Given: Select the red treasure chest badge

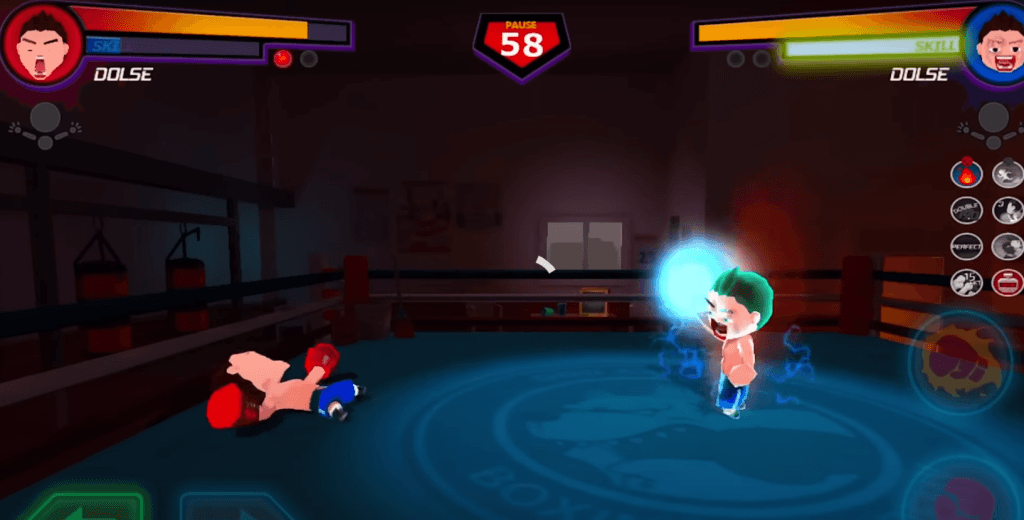Looking at the screenshot, I should pyautogui.click(x=1006, y=283).
